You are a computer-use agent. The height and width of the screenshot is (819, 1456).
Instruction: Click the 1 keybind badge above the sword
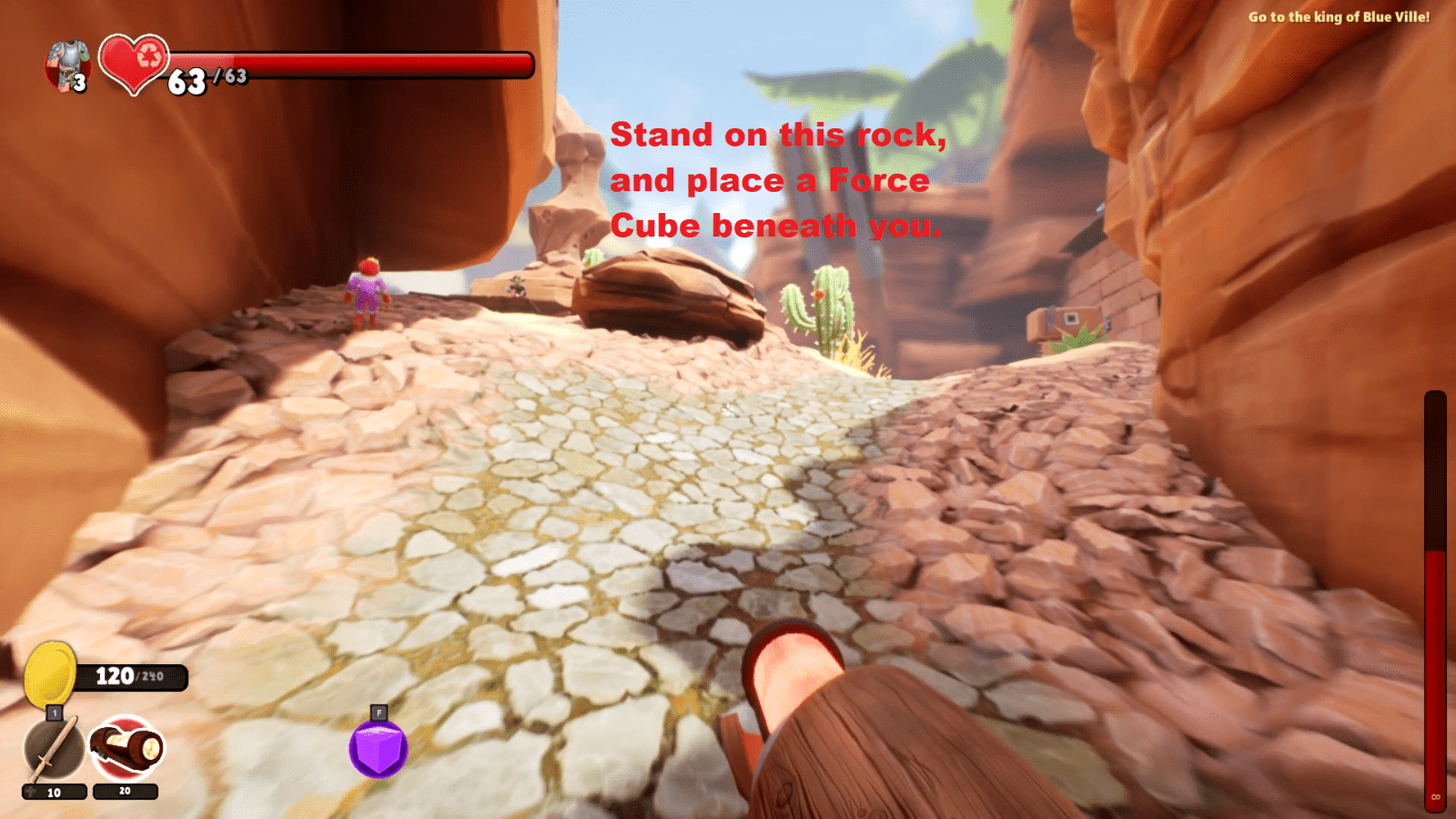coord(54,714)
